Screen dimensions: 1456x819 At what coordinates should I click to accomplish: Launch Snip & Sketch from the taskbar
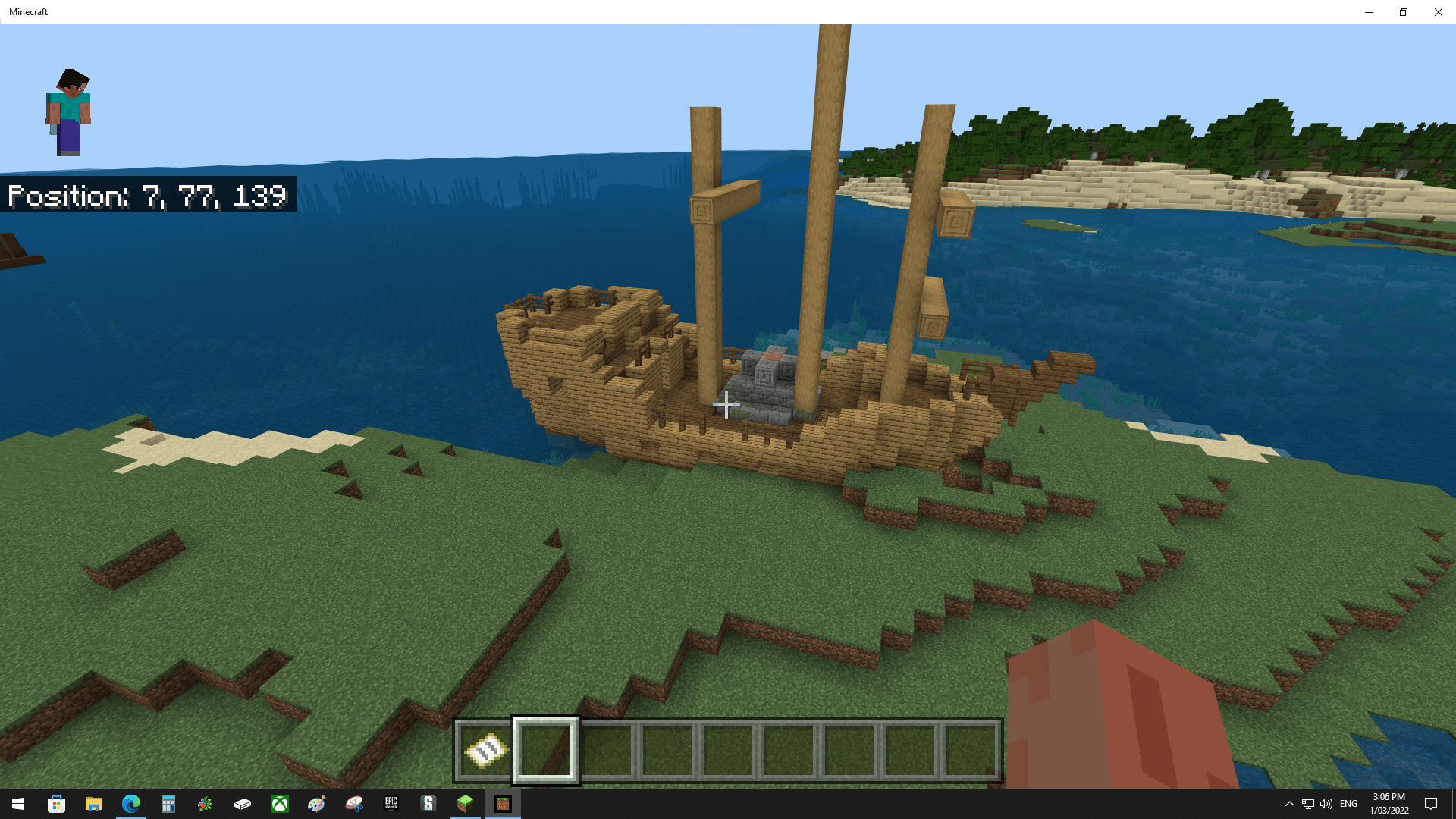tap(353, 804)
